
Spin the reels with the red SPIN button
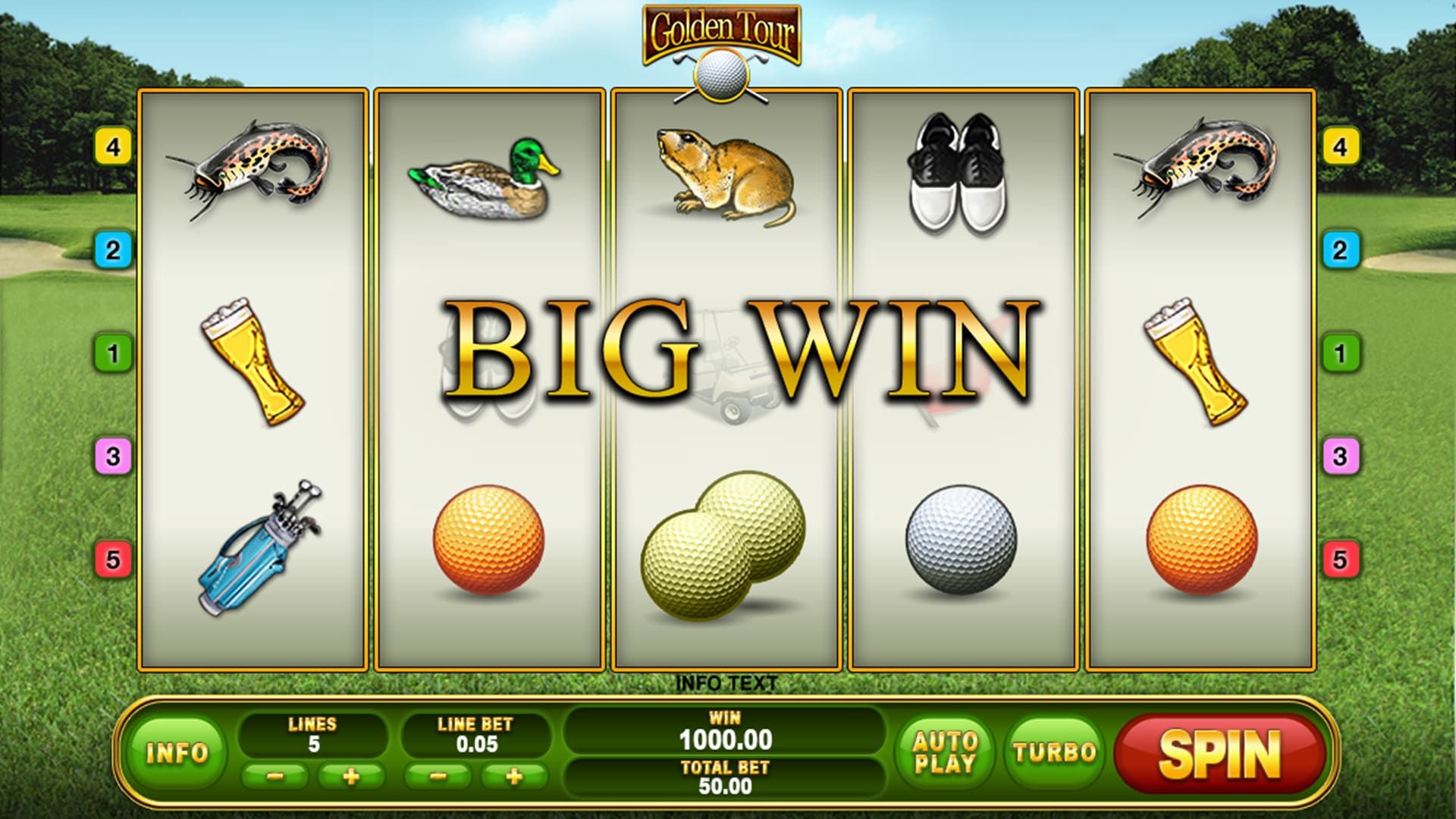point(1219,754)
